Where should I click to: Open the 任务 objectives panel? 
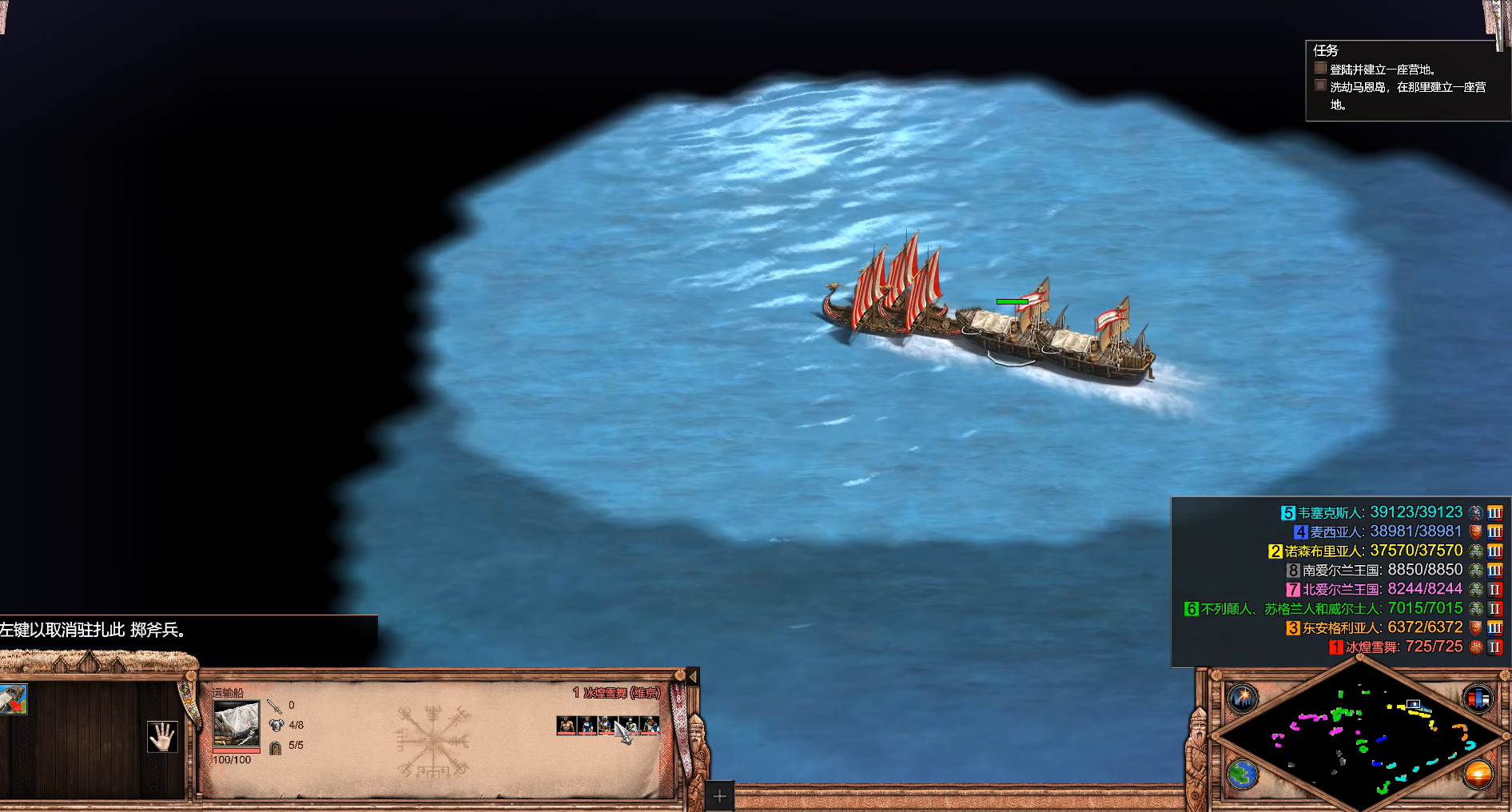click(x=1326, y=50)
